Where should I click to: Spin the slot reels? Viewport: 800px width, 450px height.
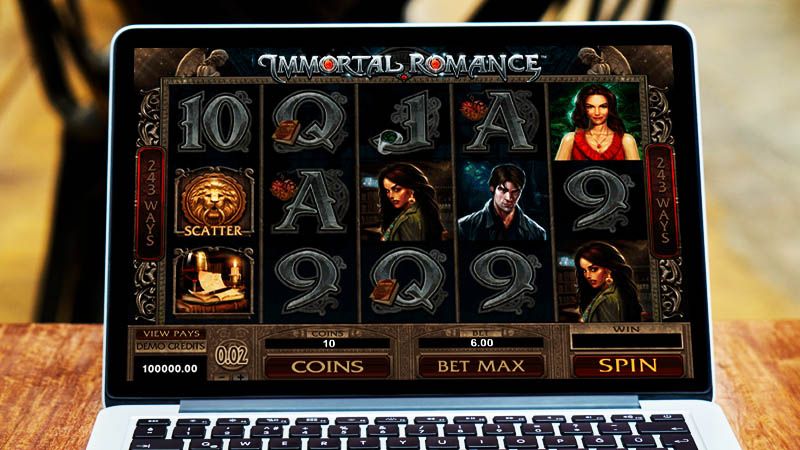tap(626, 365)
